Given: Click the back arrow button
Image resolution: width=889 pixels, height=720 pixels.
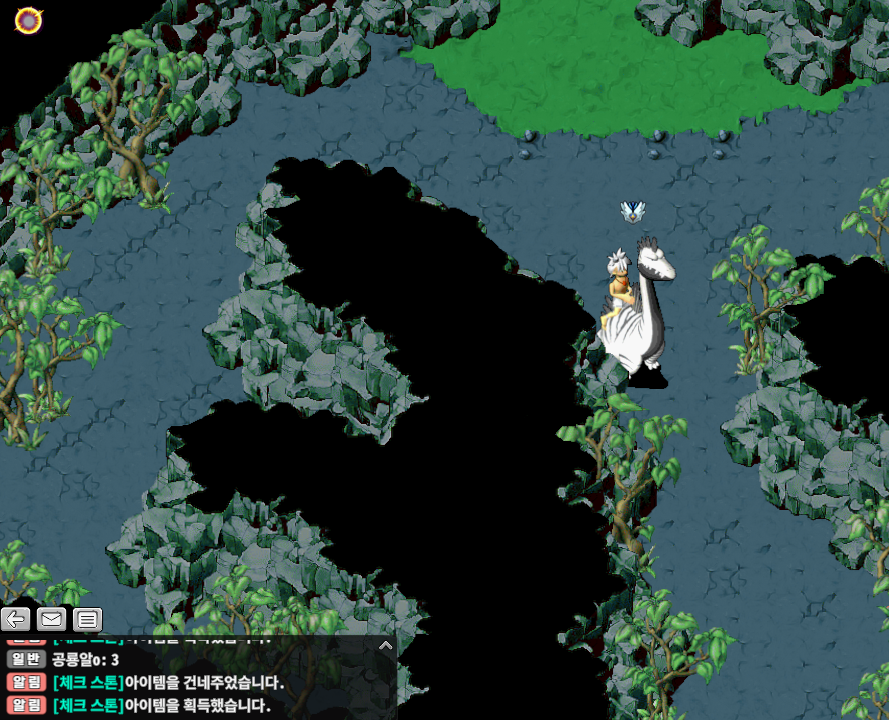Looking at the screenshot, I should pyautogui.click(x=15, y=619).
